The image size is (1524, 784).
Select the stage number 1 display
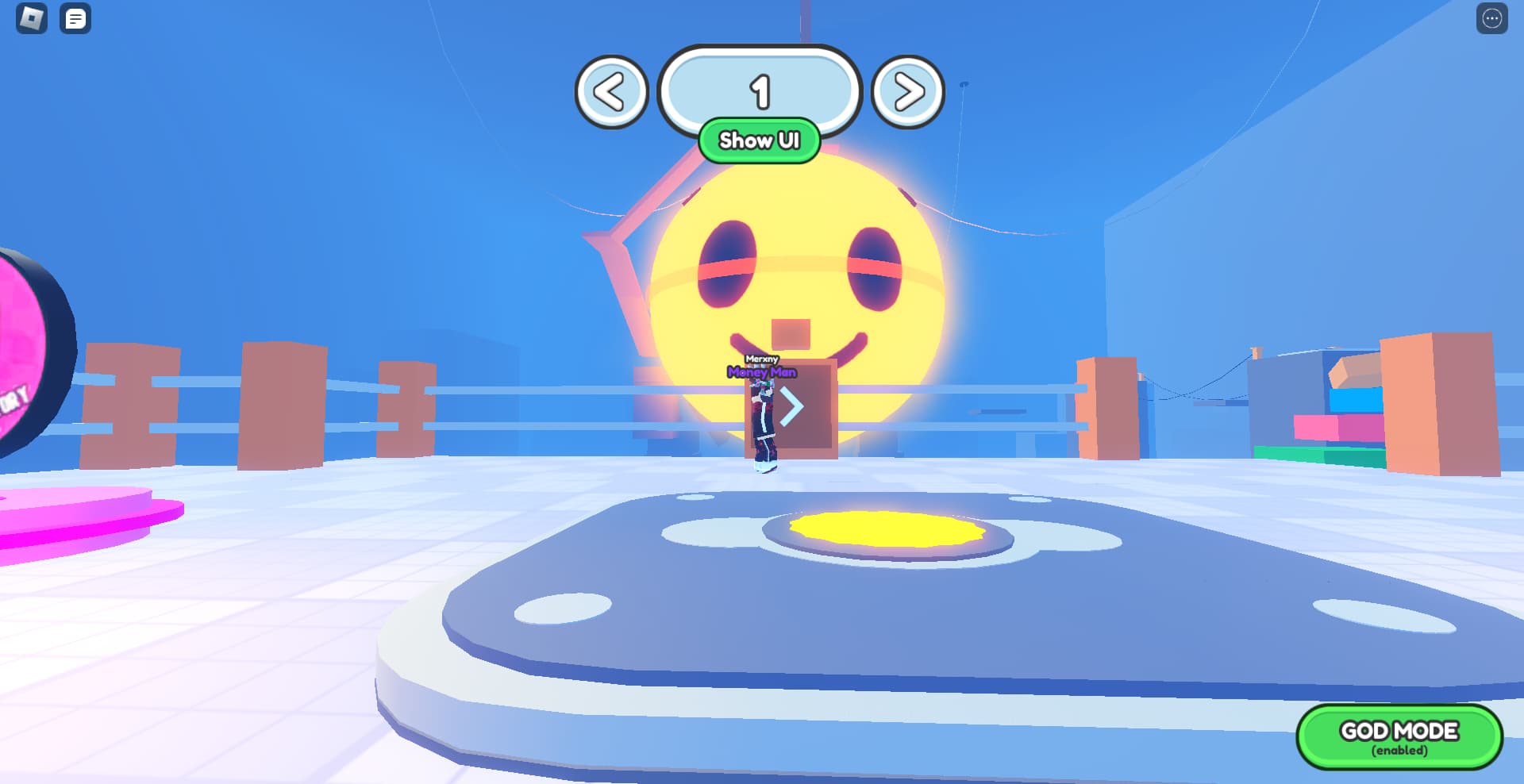pos(760,90)
